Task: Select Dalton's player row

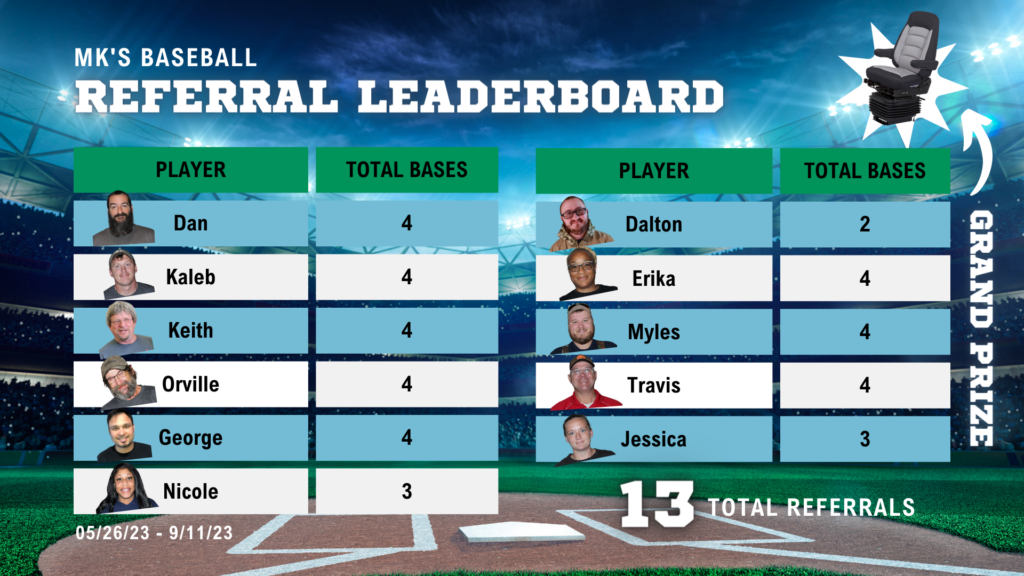Action: click(653, 224)
